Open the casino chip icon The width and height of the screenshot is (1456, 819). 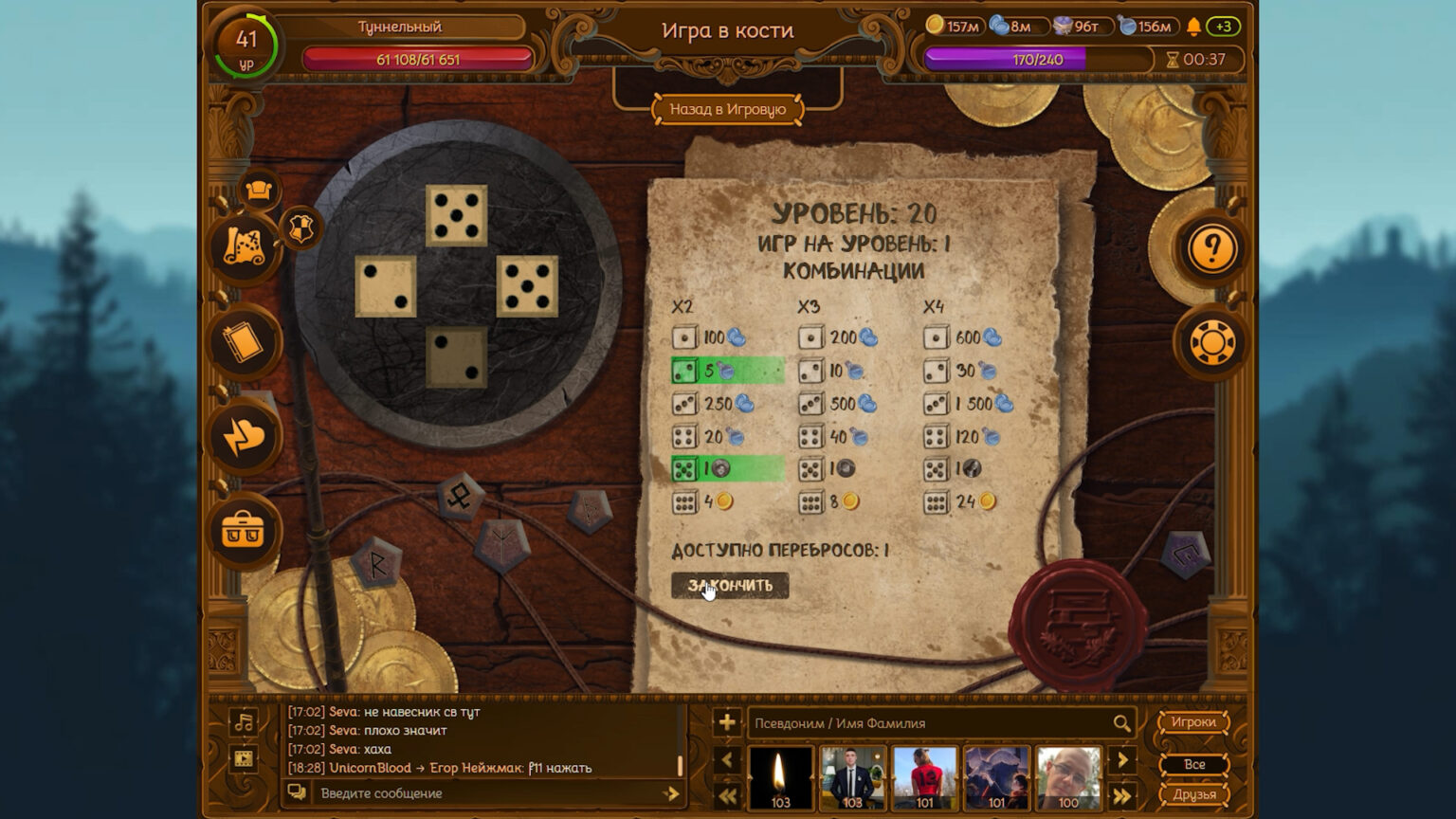(1211, 342)
